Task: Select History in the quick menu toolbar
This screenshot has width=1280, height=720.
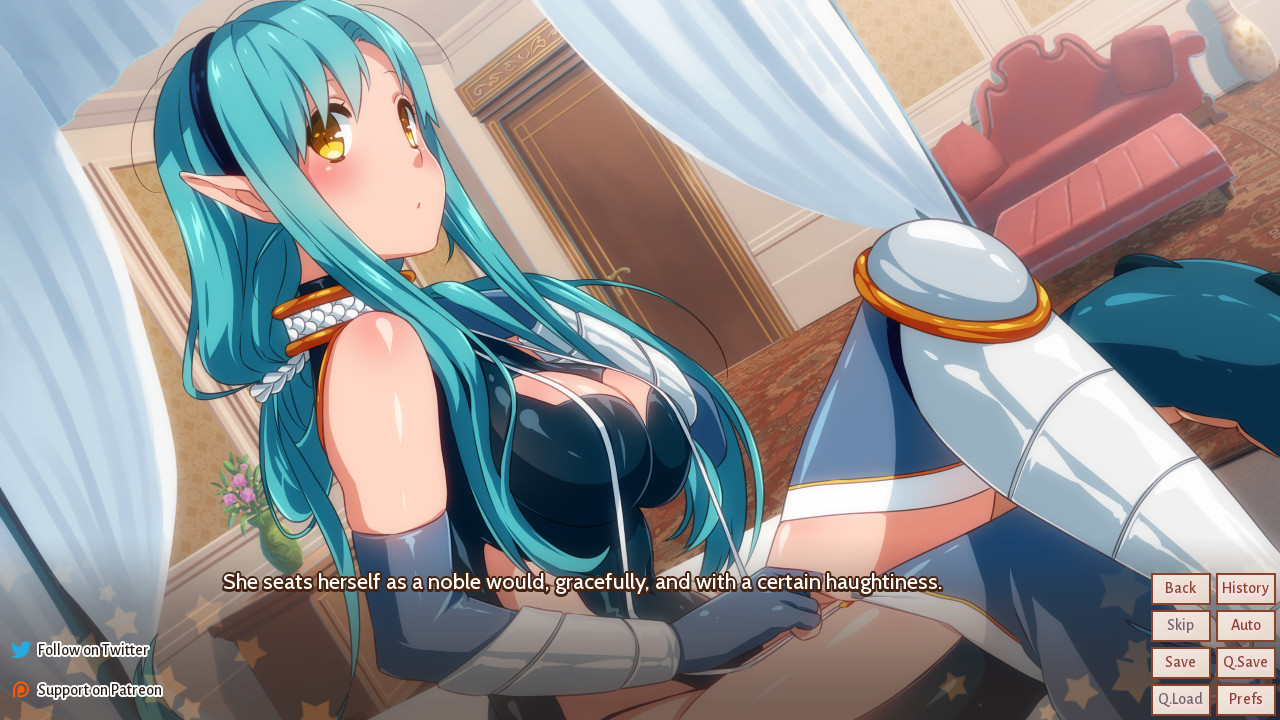Action: pyautogui.click(x=1244, y=588)
